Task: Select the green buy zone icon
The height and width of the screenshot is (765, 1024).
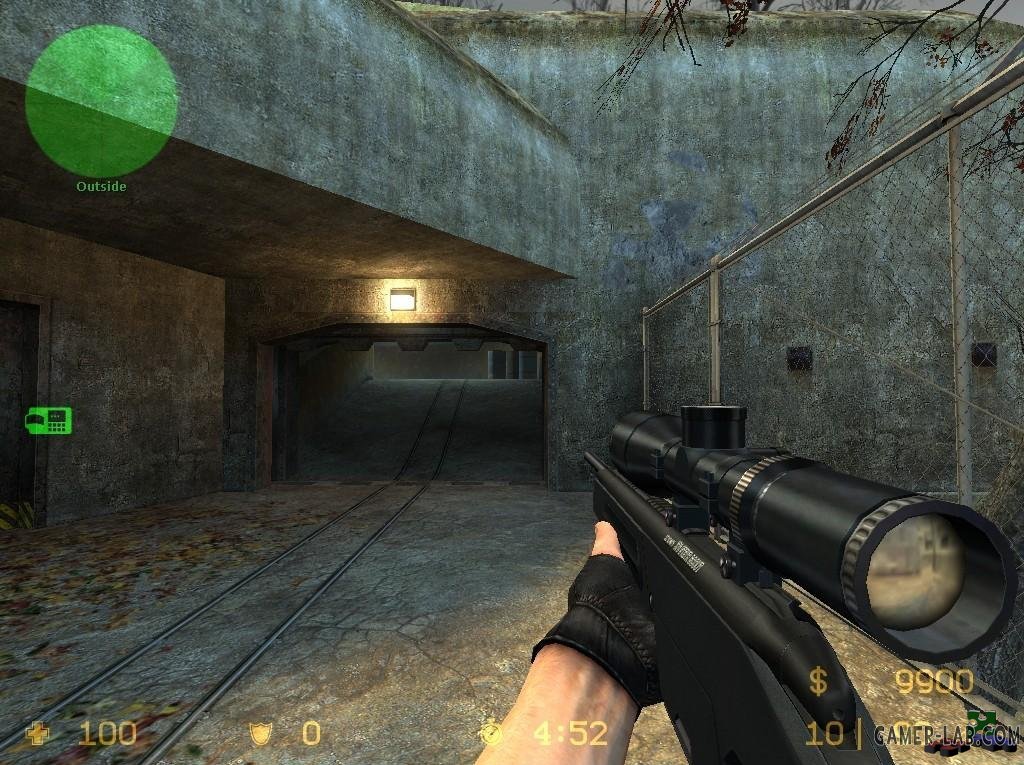Action: coord(48,421)
